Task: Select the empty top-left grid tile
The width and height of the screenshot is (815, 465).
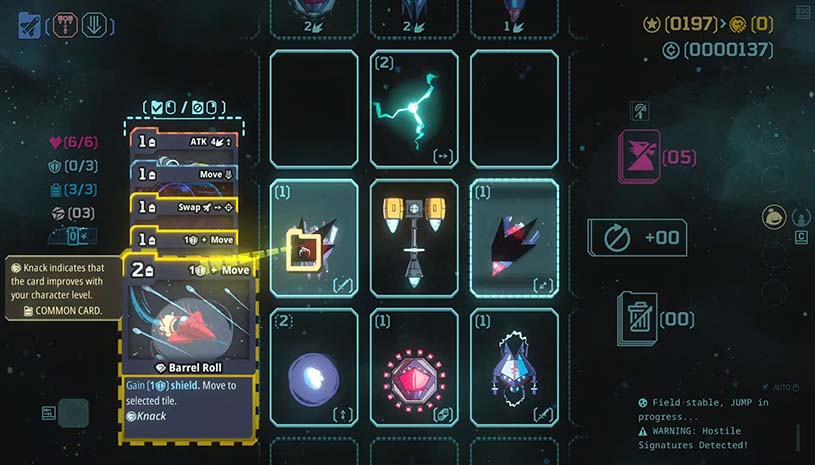Action: tap(314, 108)
